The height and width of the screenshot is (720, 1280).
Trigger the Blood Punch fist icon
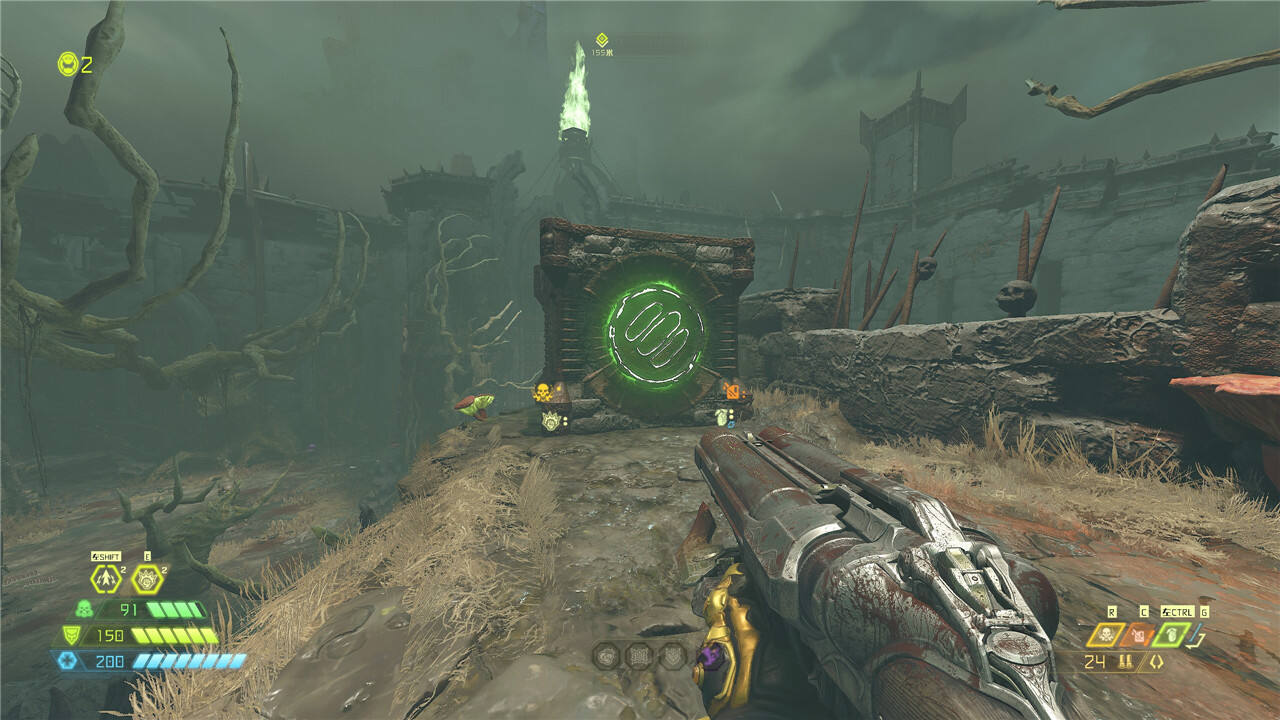tap(147, 578)
